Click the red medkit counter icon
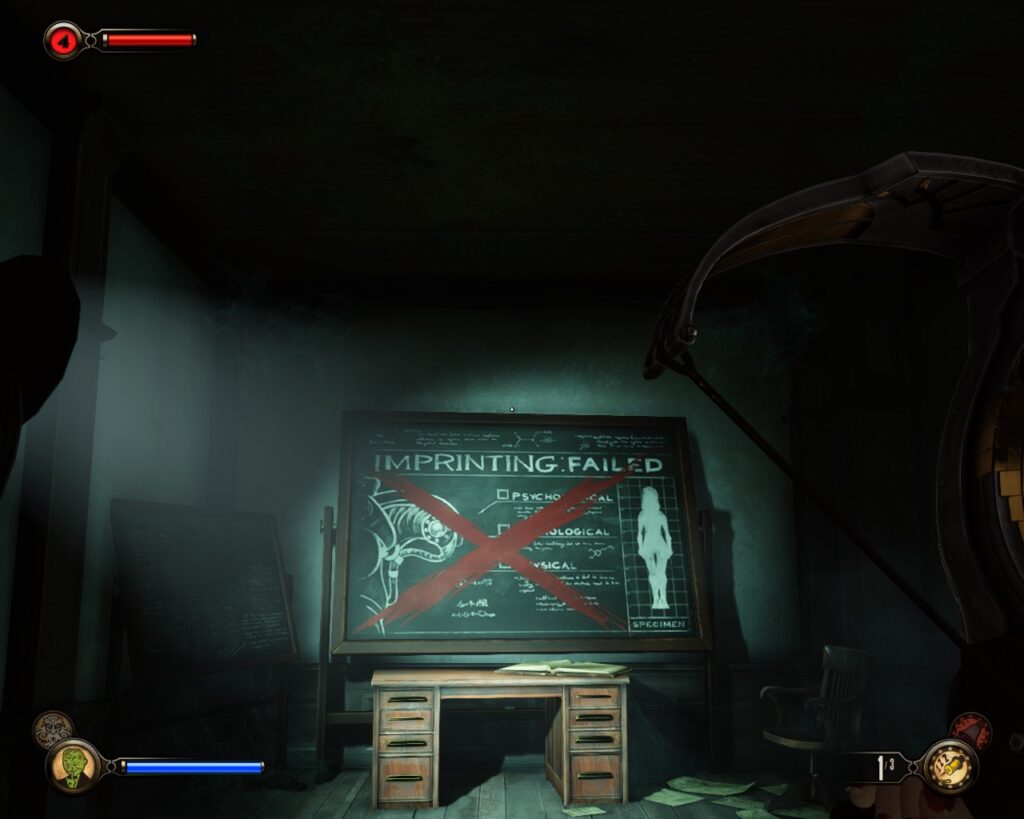1024x819 pixels. (64, 40)
